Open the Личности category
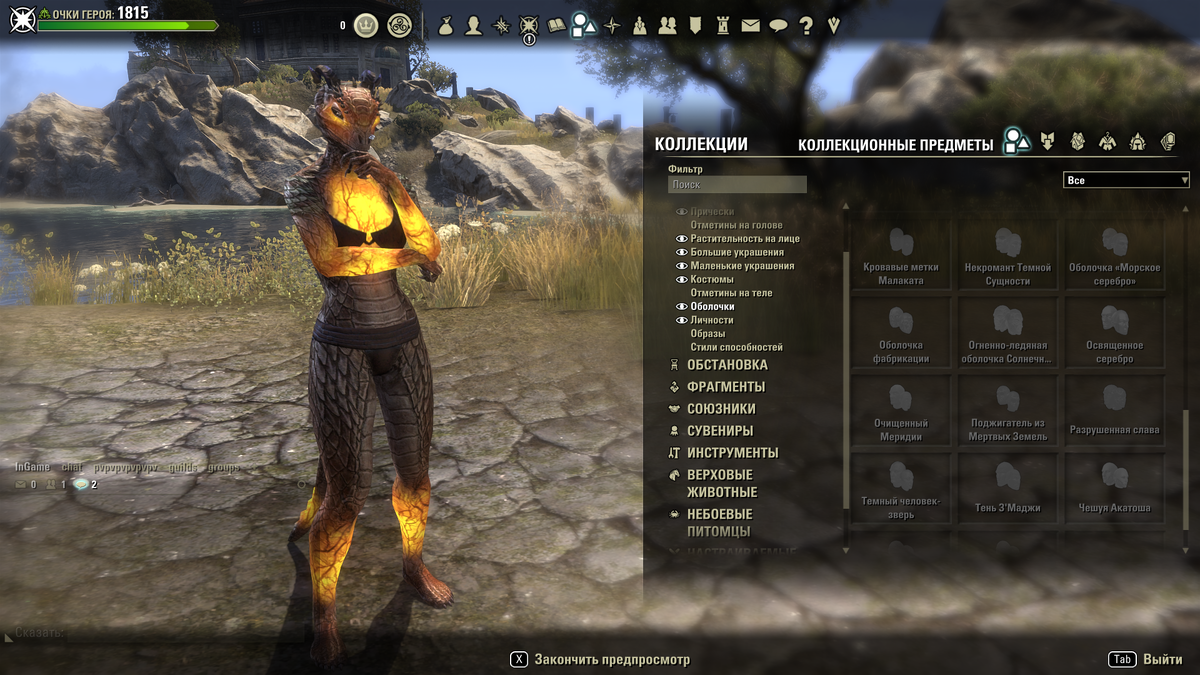The height and width of the screenshot is (675, 1200). pyautogui.click(x=711, y=320)
